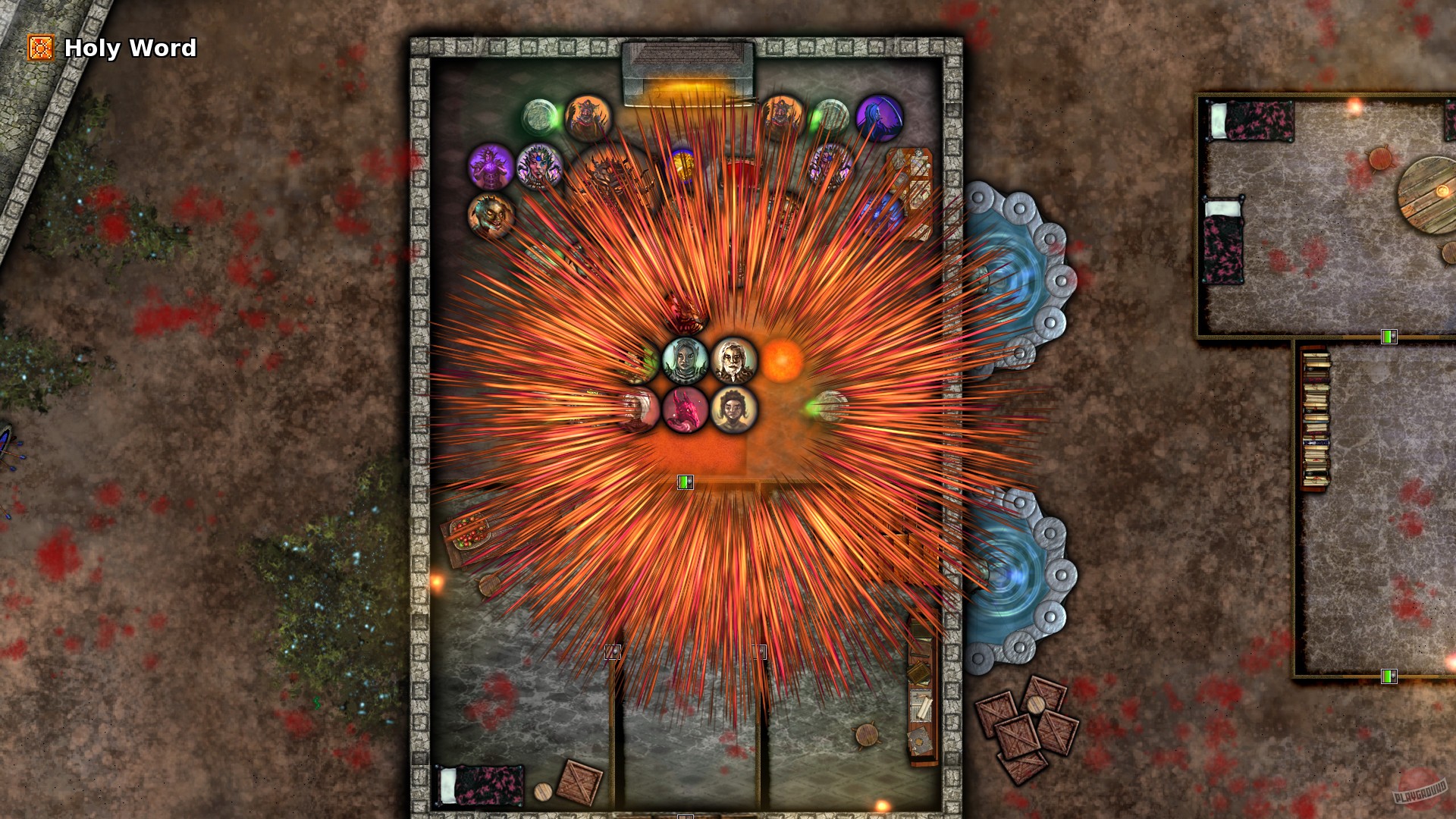
Task: Click the glowing orange fireball near the party
Action: pos(782,359)
